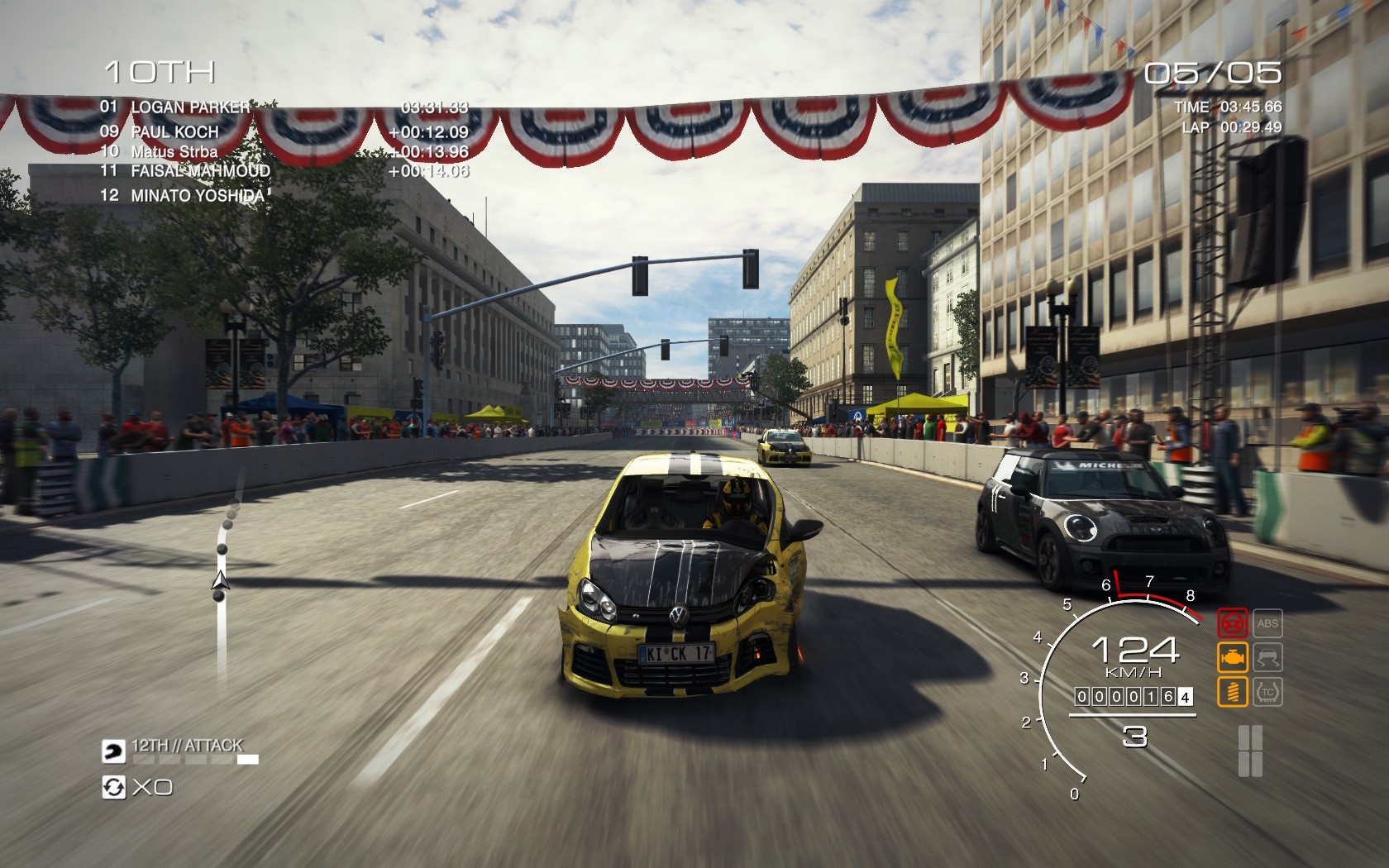Click the teammate helmet icon
Viewport: 1389px width, 868px height.
(112, 751)
